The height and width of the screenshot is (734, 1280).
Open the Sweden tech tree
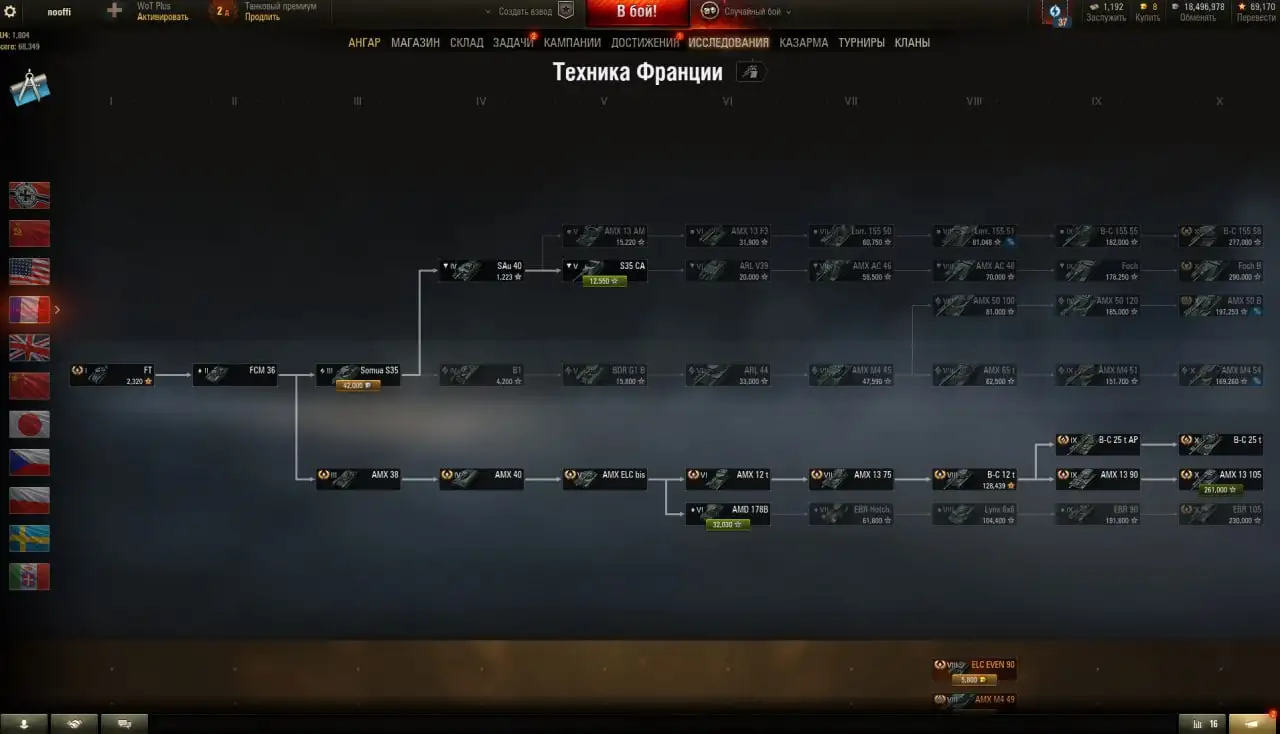click(29, 538)
